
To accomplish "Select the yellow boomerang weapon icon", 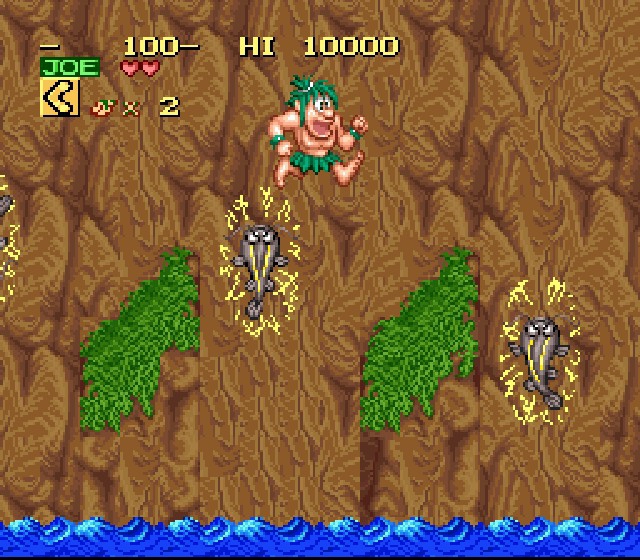I will (59, 99).
